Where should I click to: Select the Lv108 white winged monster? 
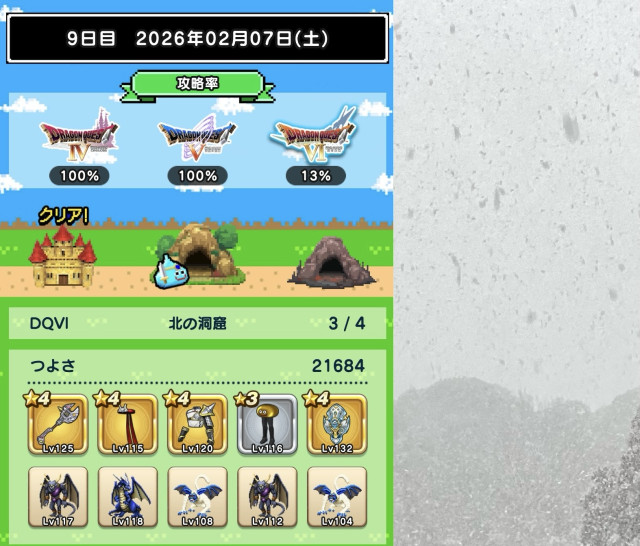pyautogui.click(x=197, y=497)
